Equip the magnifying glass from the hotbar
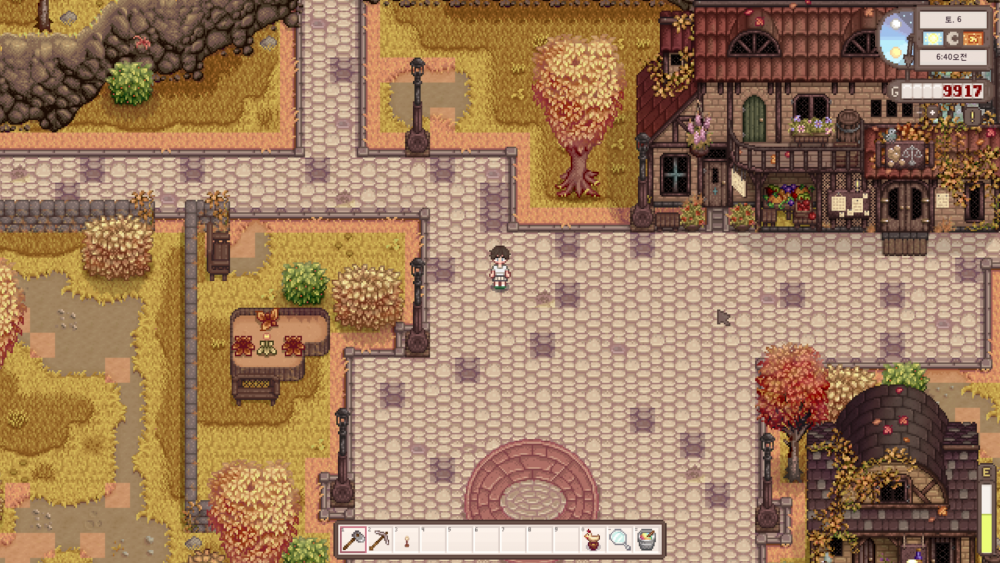Image resolution: width=1000 pixels, height=563 pixels. [x=620, y=540]
